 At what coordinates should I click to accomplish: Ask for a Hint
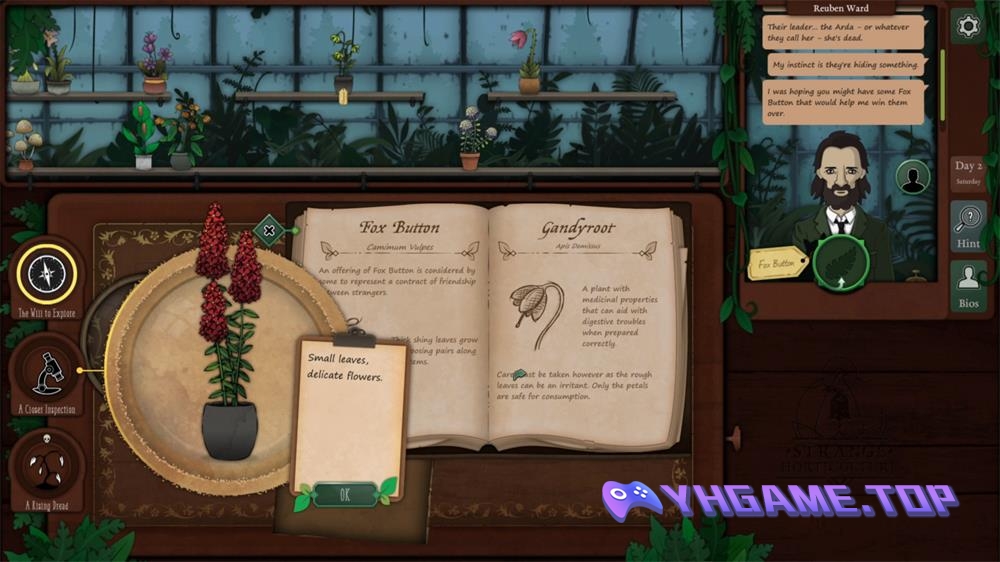[x=968, y=225]
